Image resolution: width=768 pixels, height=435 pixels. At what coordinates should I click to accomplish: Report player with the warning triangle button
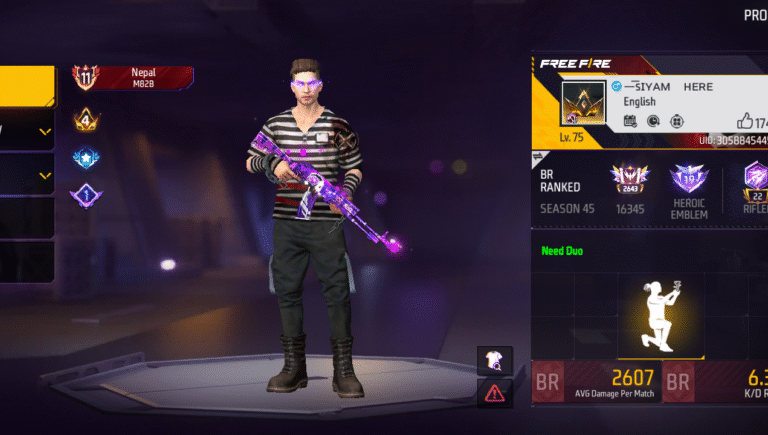click(x=495, y=393)
